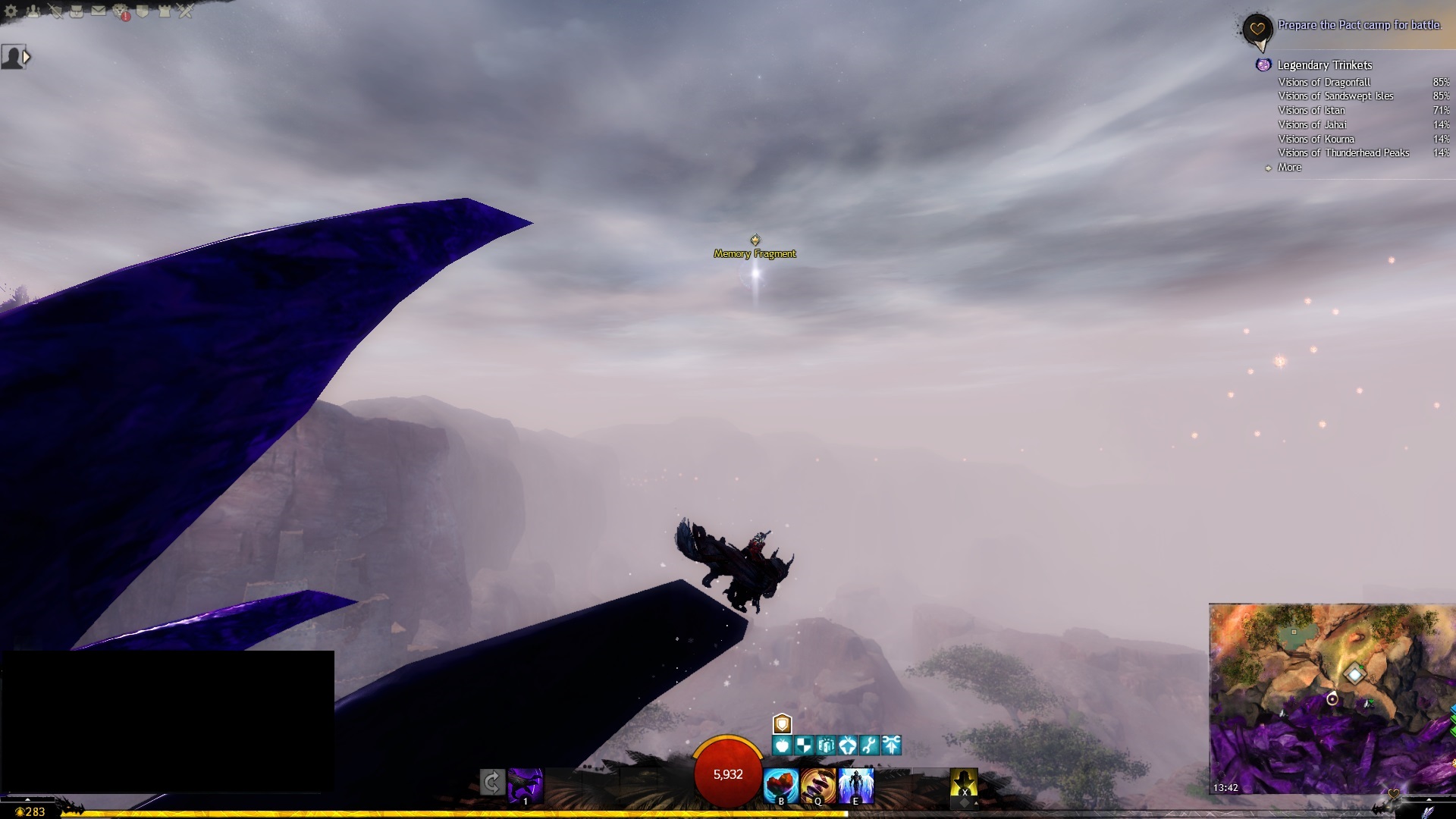Click the minimap
The image size is (1456, 819).
(1332, 698)
